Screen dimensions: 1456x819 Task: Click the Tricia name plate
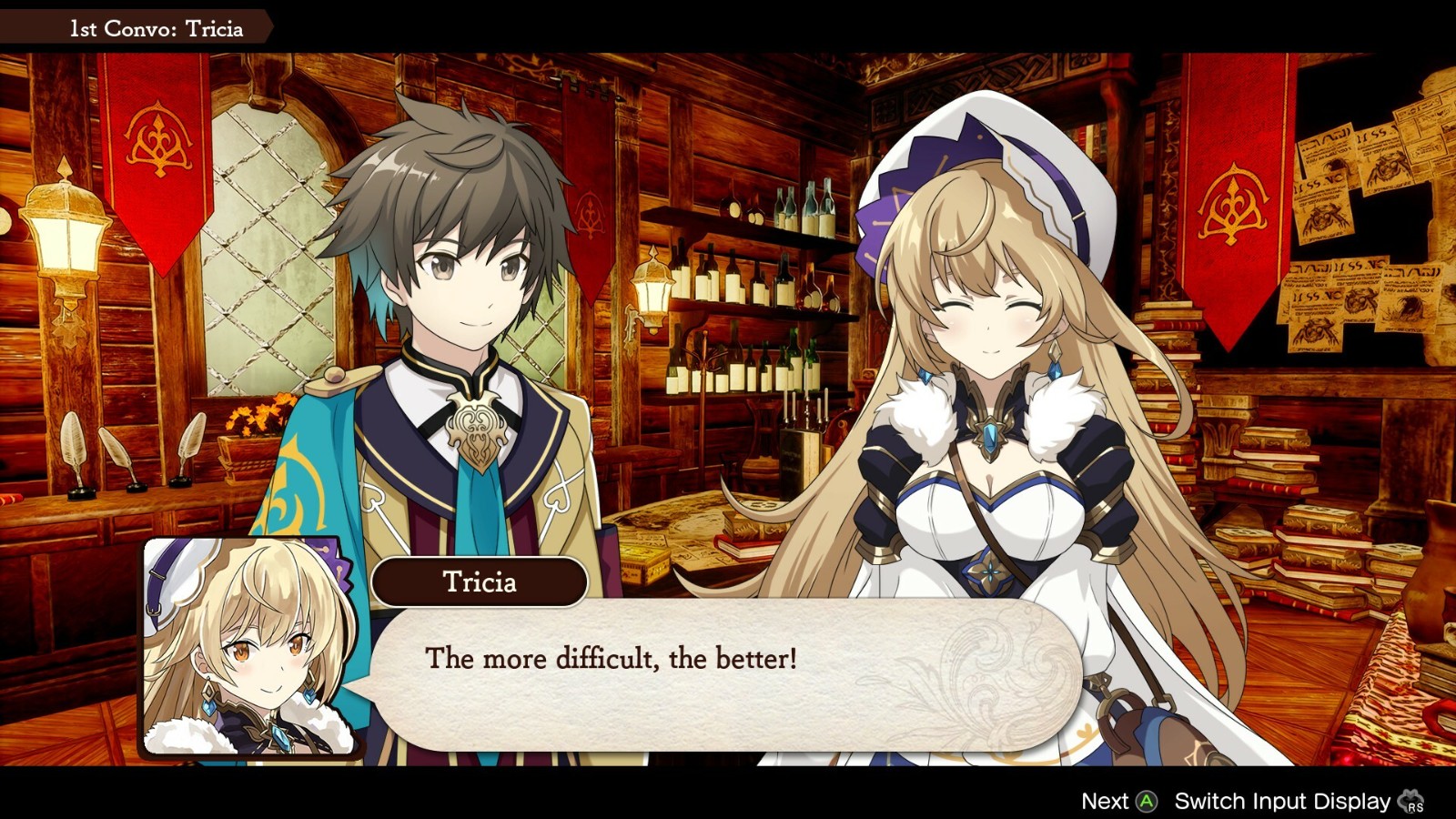478,582
